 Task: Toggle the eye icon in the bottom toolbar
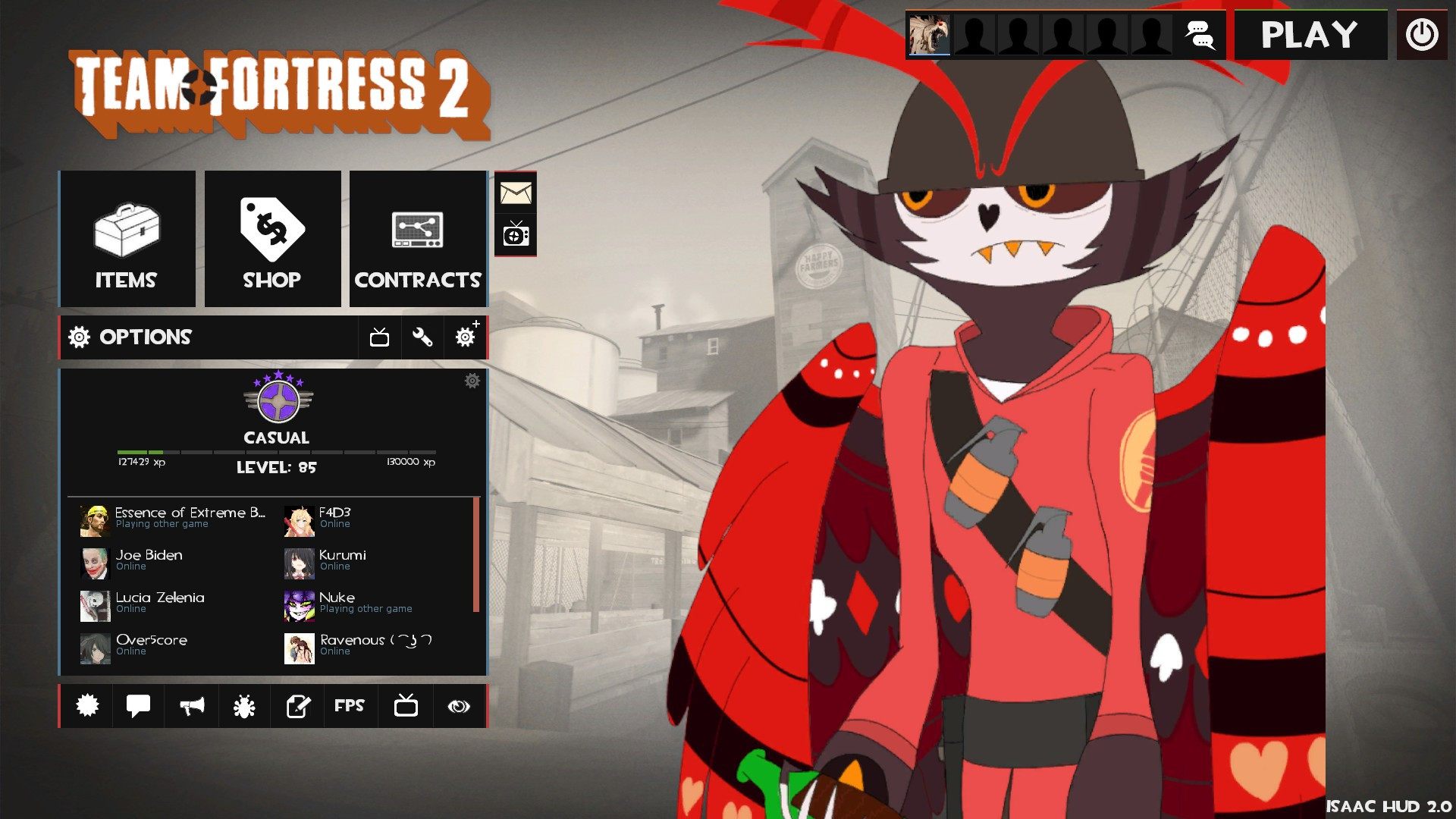[x=458, y=706]
